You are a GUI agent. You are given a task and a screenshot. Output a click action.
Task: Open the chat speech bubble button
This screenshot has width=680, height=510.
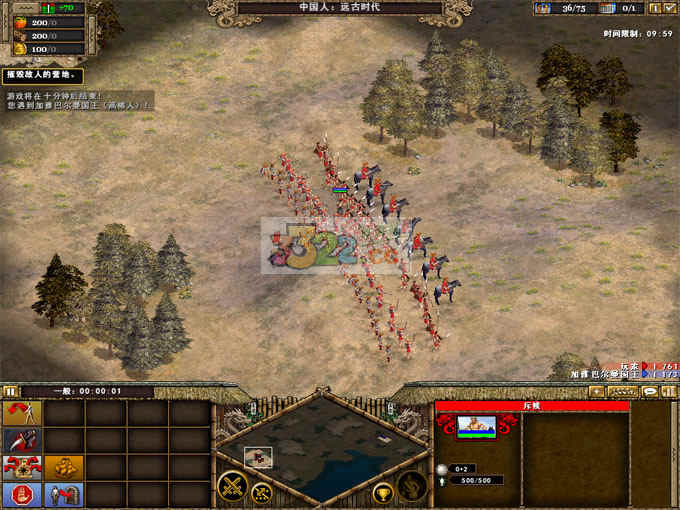tap(649, 392)
